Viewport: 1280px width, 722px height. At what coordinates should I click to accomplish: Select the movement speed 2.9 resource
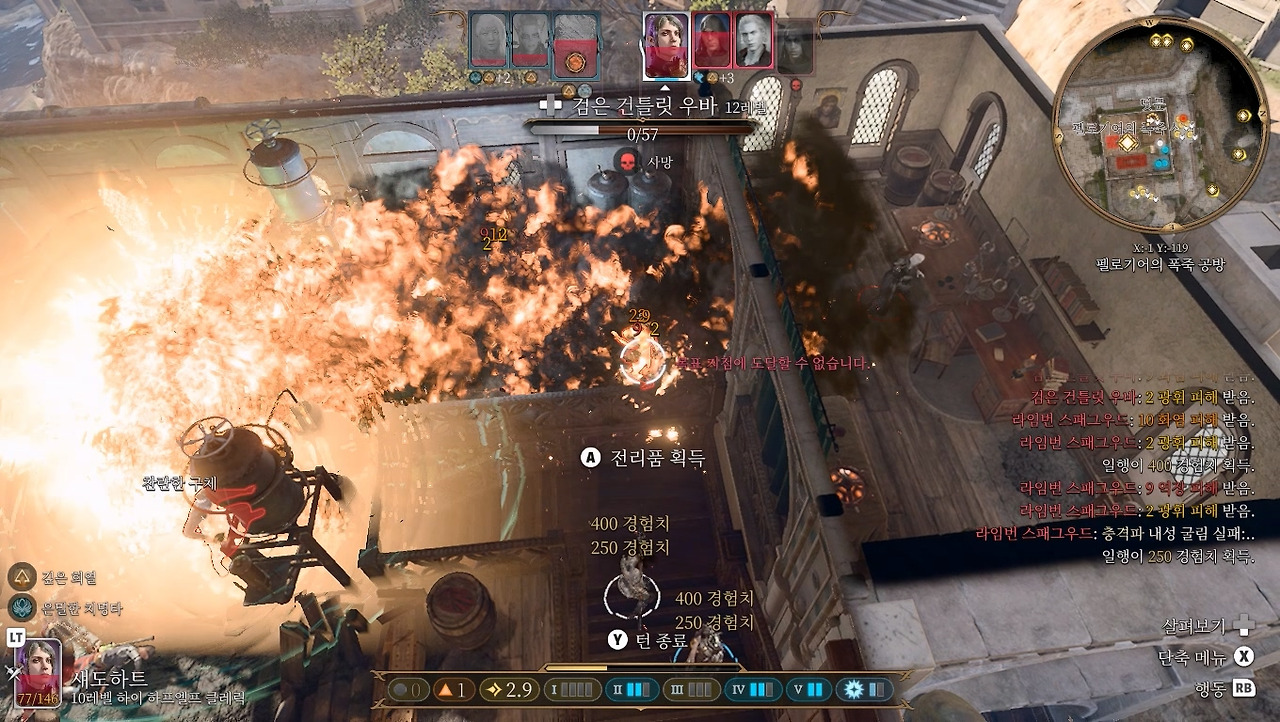click(507, 690)
